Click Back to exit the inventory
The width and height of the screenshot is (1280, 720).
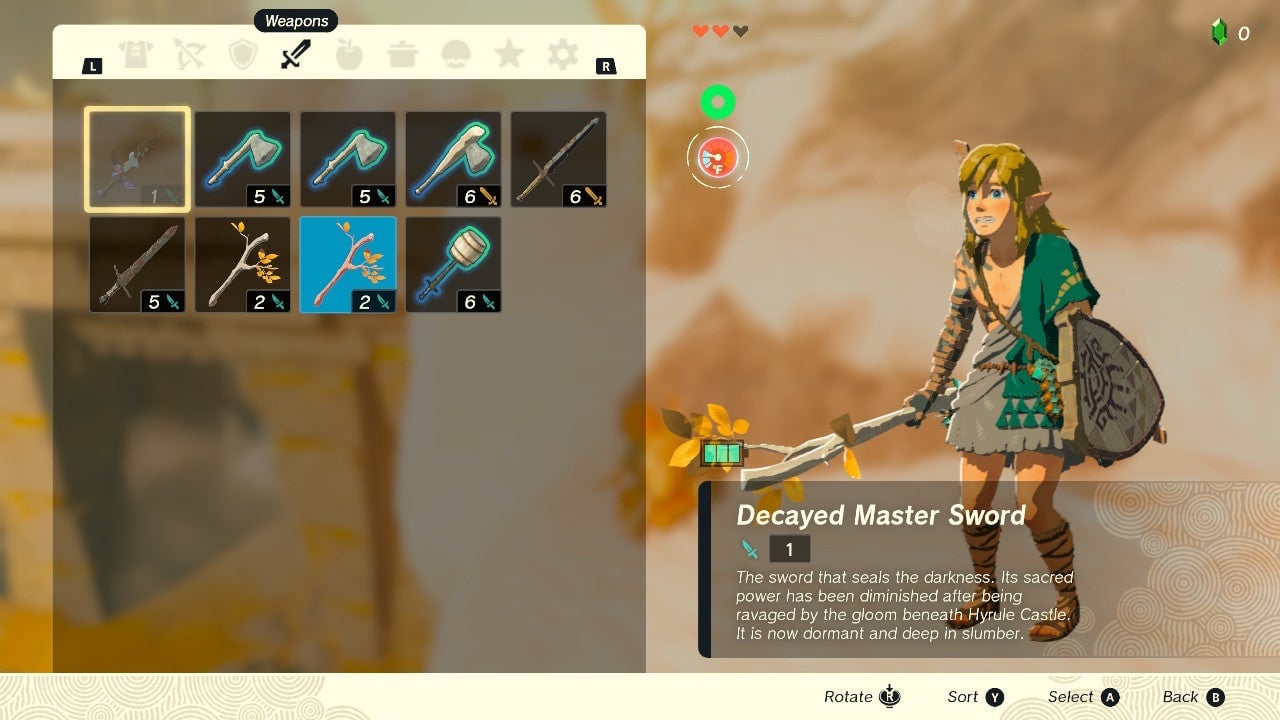[1191, 696]
